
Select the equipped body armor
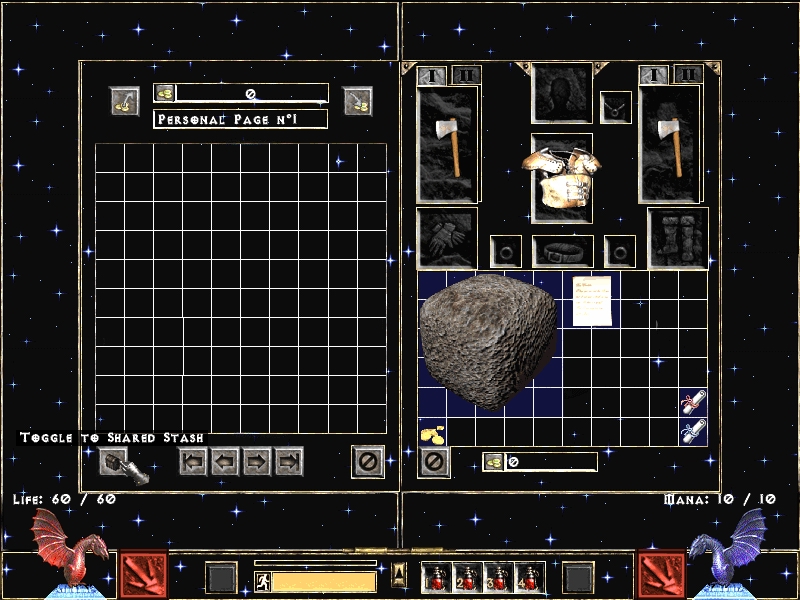click(x=561, y=178)
